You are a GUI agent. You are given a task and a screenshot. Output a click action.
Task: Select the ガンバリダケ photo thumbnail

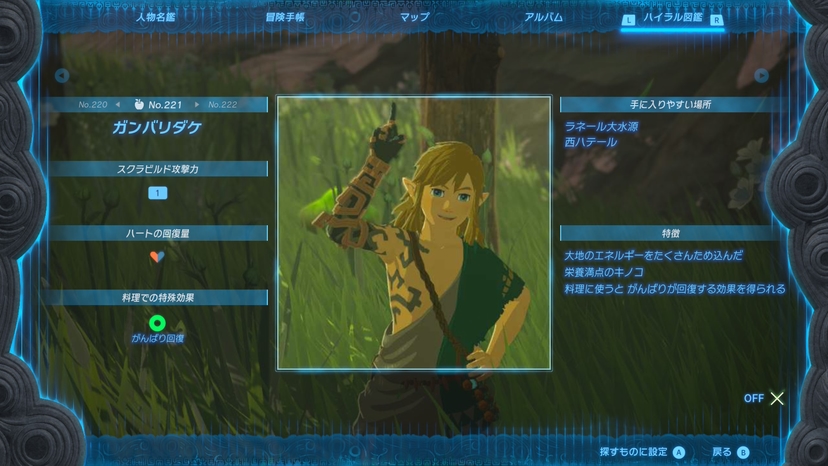[x=413, y=232]
